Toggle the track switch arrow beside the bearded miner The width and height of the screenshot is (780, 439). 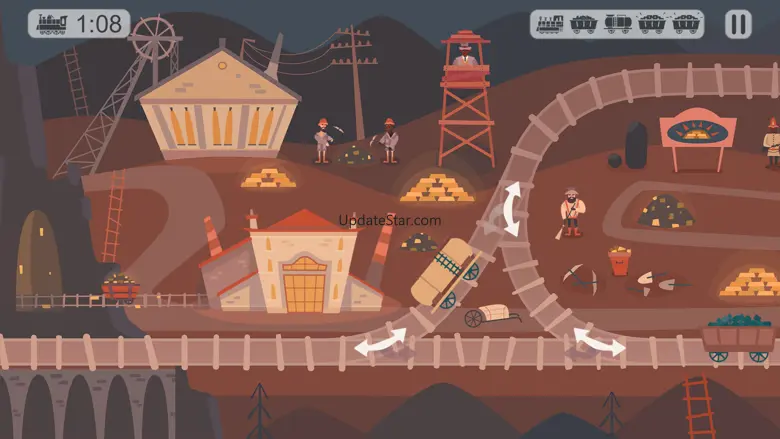coord(511,209)
